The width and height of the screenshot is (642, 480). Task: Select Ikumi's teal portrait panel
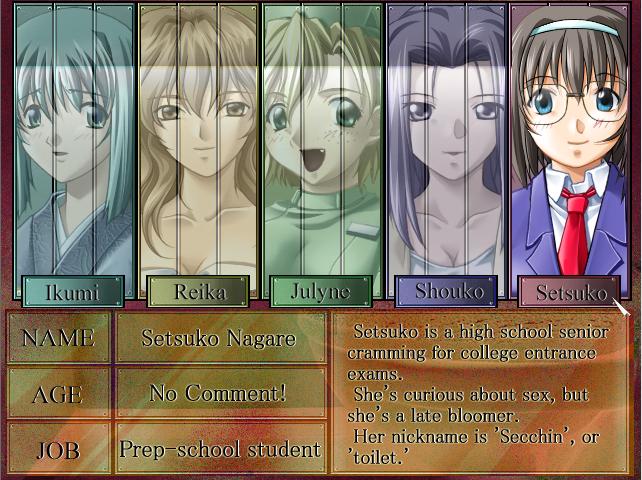click(x=75, y=140)
